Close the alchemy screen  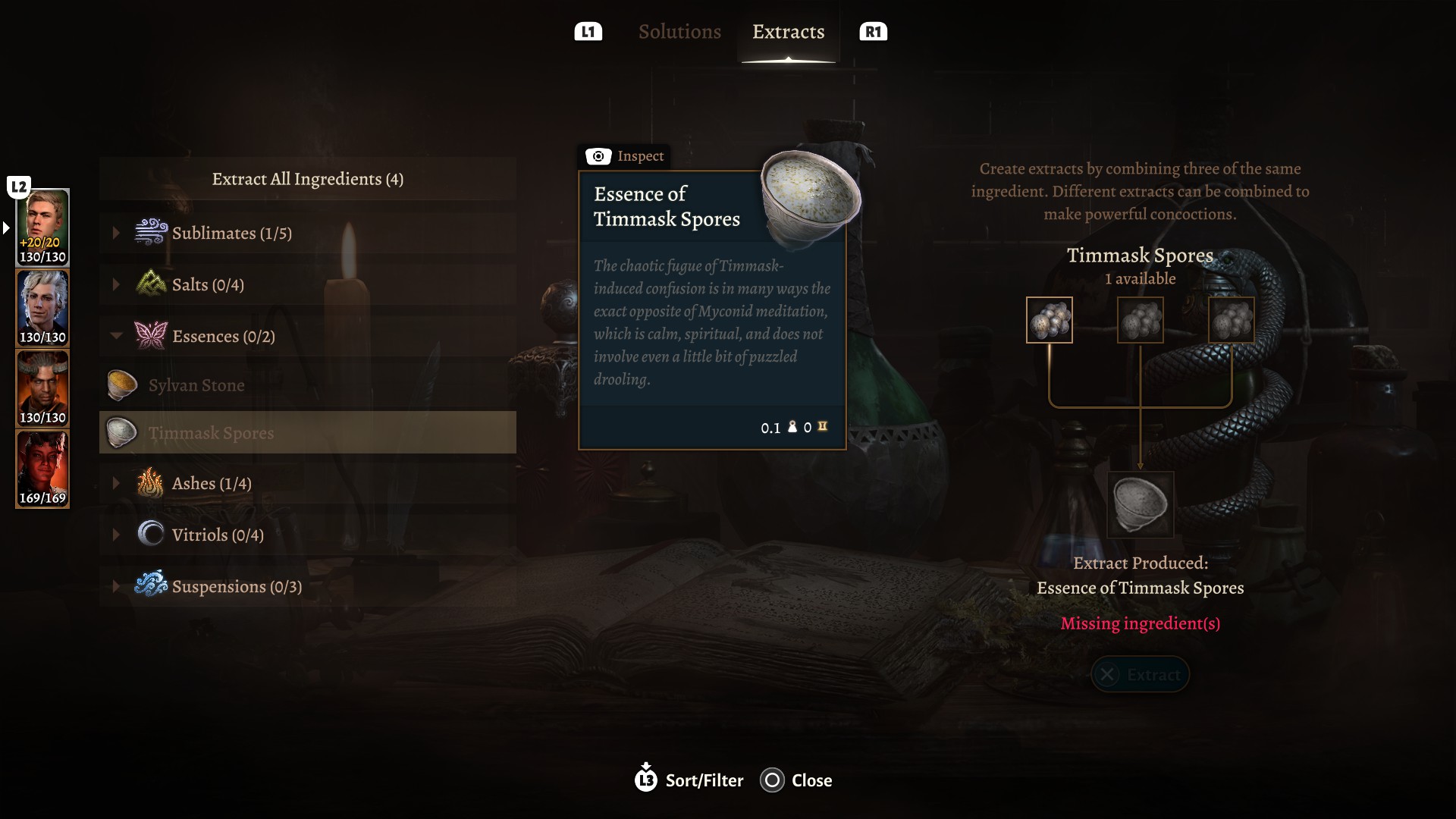click(x=796, y=780)
